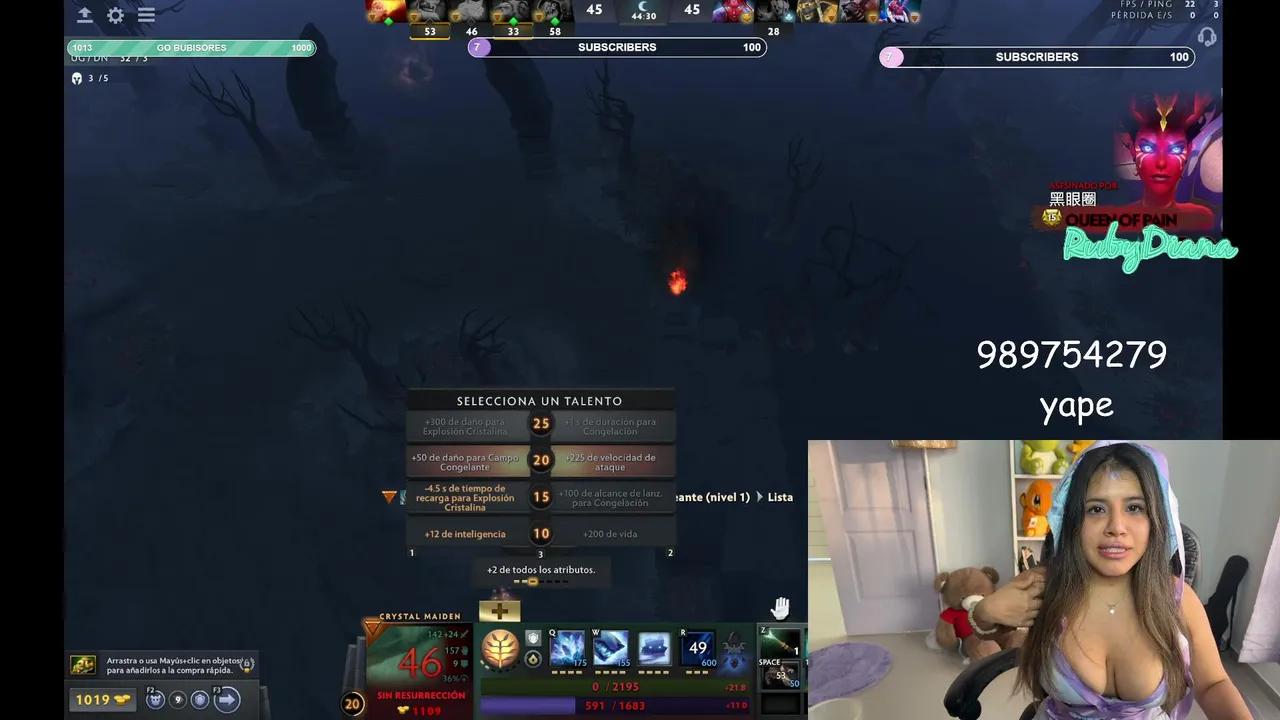Activate the Freezing Field ultimate icon (R)
This screenshot has width=1280, height=720.
point(696,650)
